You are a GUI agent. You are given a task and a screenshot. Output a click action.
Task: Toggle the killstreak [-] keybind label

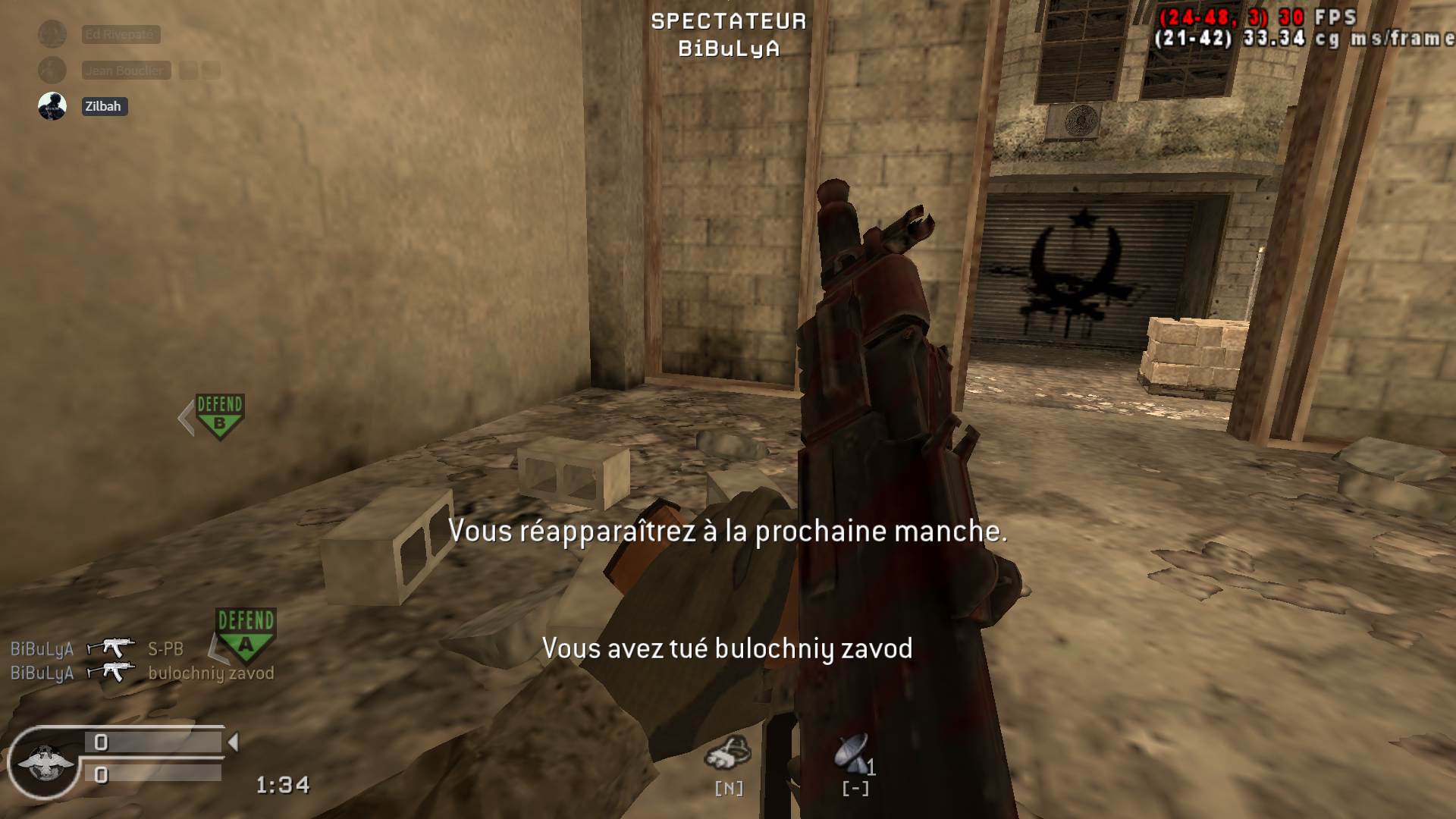click(855, 789)
